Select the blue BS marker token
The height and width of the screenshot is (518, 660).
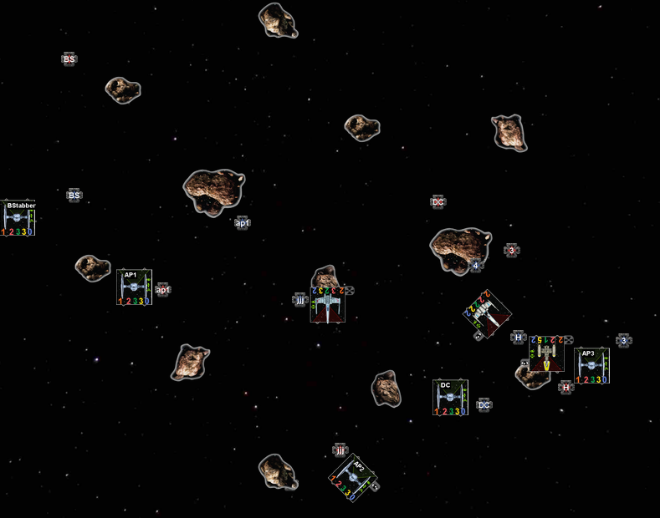tap(74, 196)
